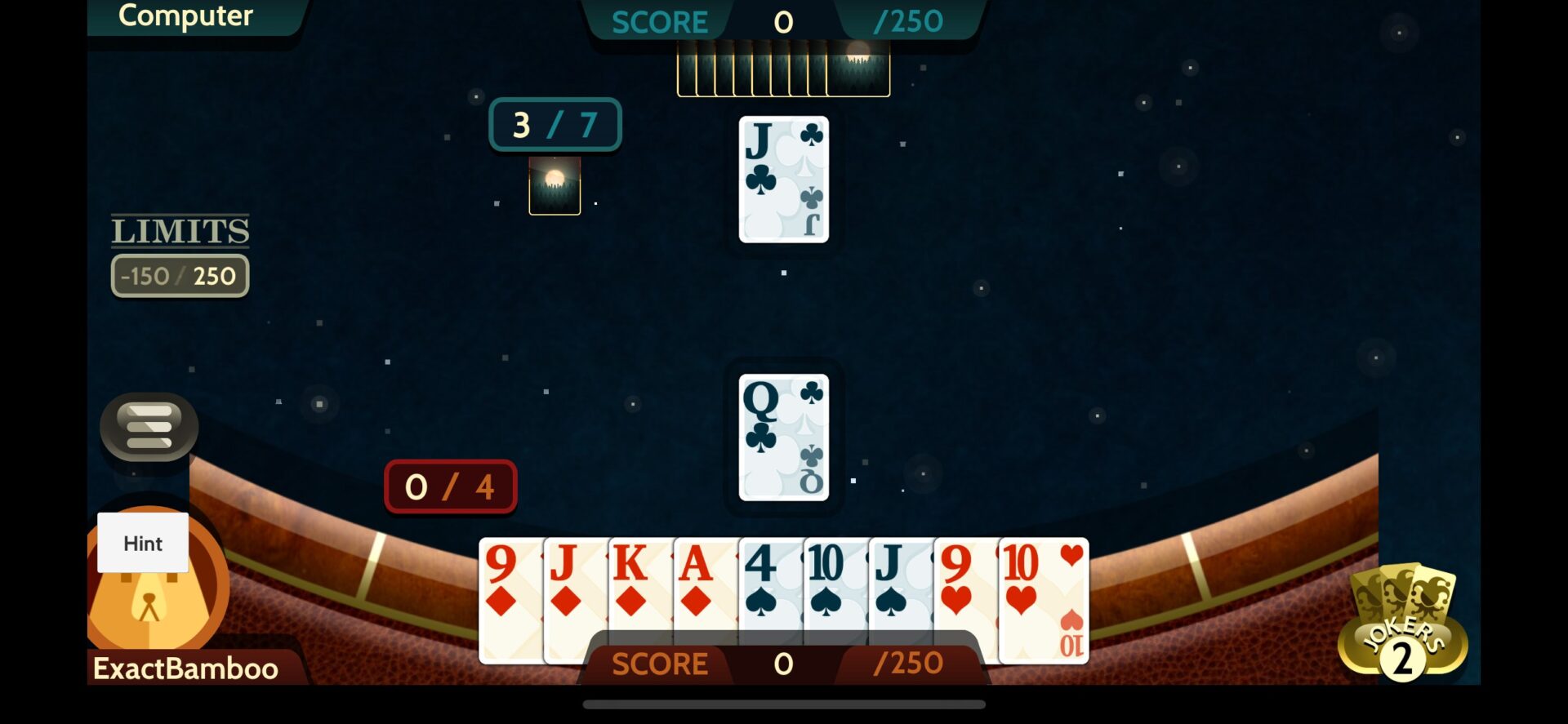Select the 9 of hearts card
The height and width of the screenshot is (724, 1568).
964,589
